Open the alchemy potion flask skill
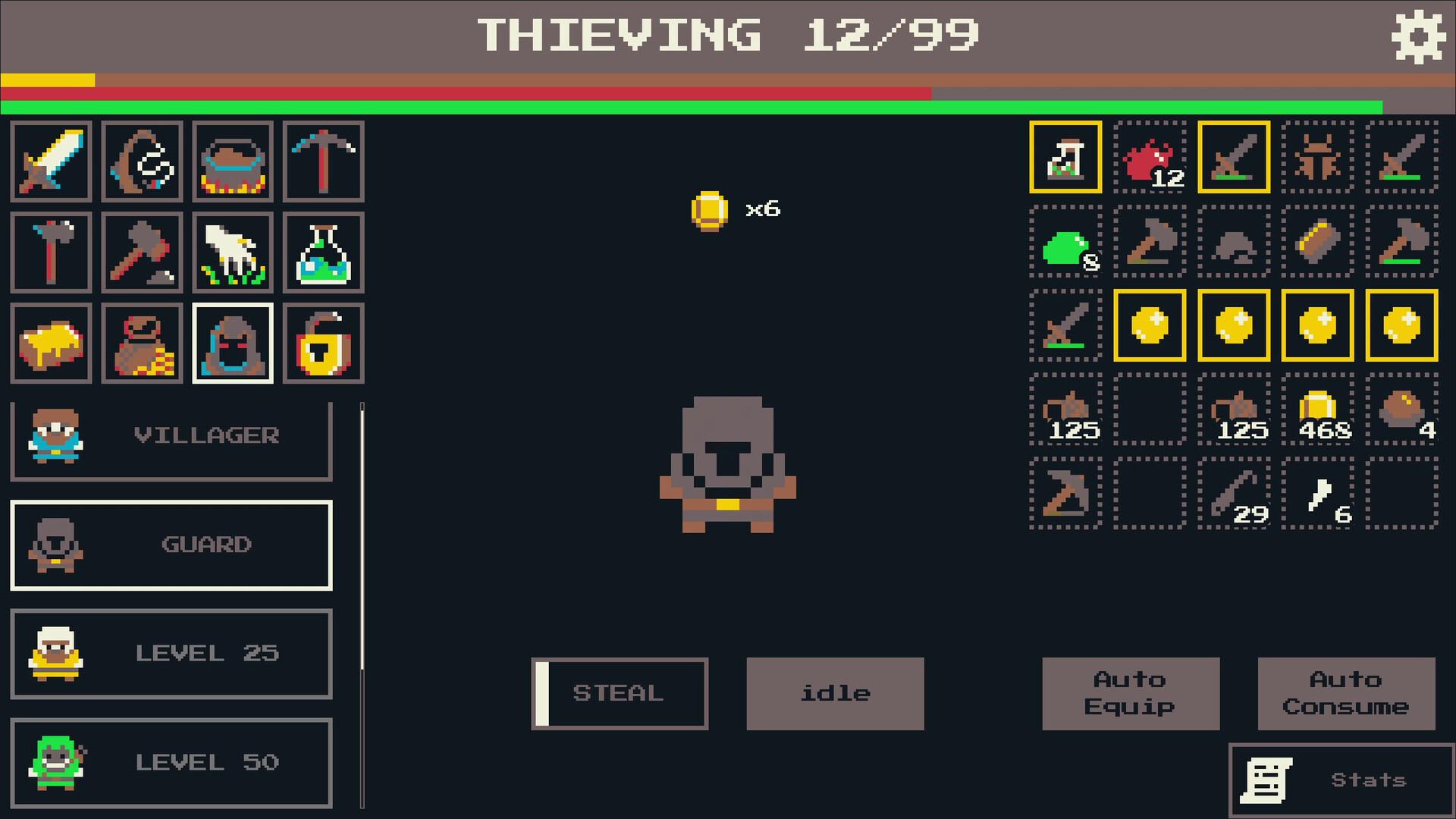Image resolution: width=1456 pixels, height=819 pixels. point(323,253)
